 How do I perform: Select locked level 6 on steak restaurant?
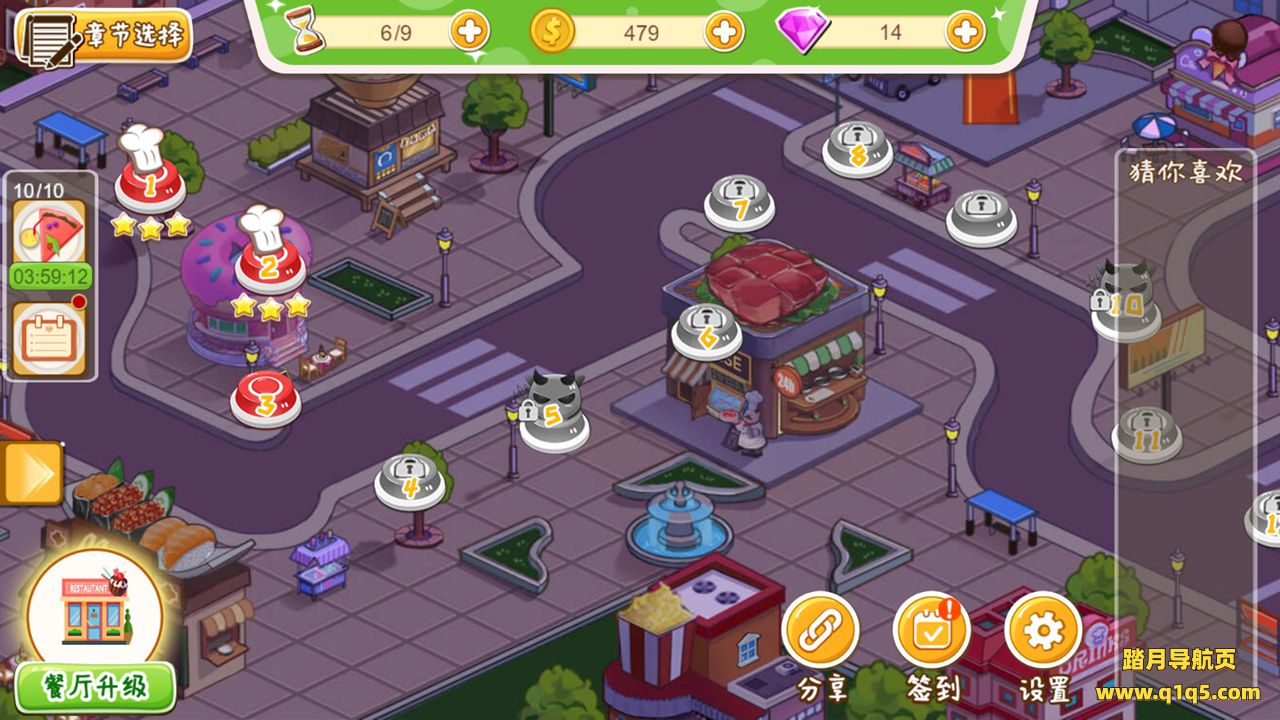[x=707, y=332]
